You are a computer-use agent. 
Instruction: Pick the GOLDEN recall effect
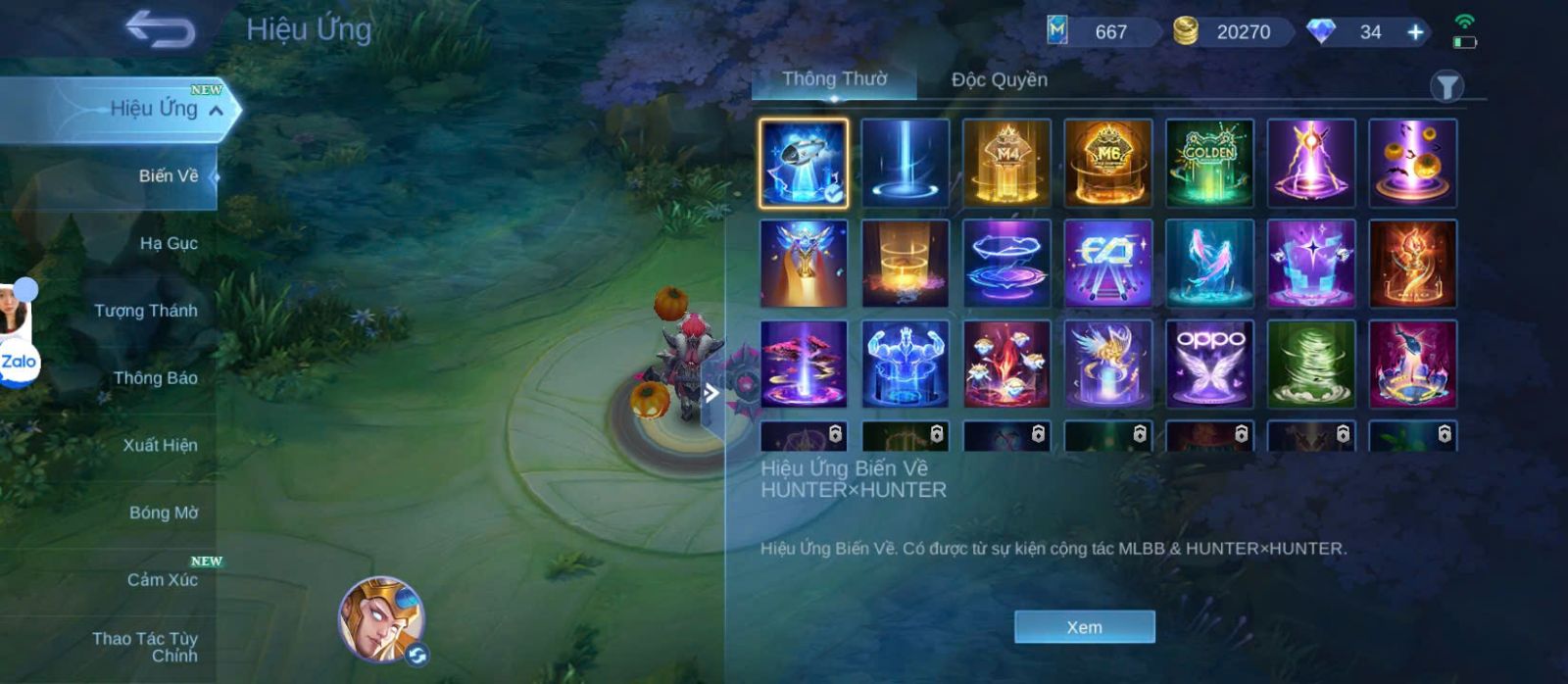pos(1209,163)
